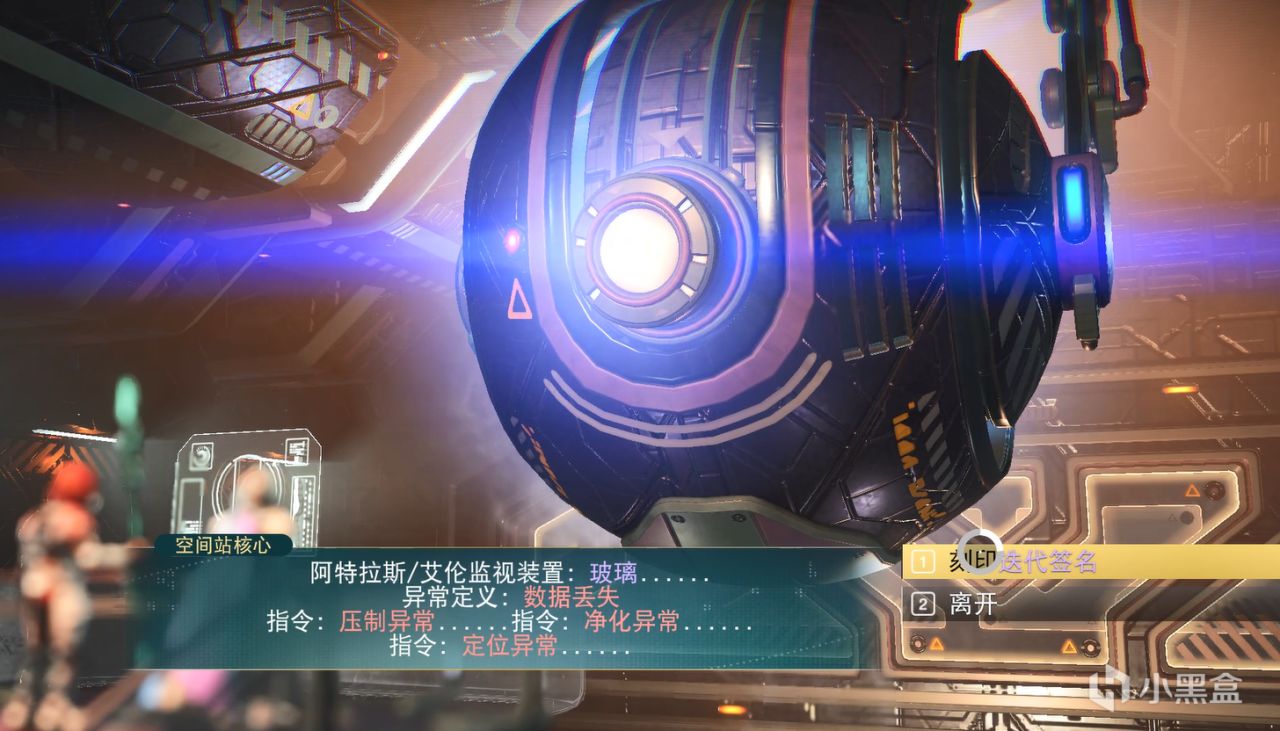The height and width of the screenshot is (731, 1280).
Task: Click the round rivet beside the left warning triangle
Action: click(917, 644)
